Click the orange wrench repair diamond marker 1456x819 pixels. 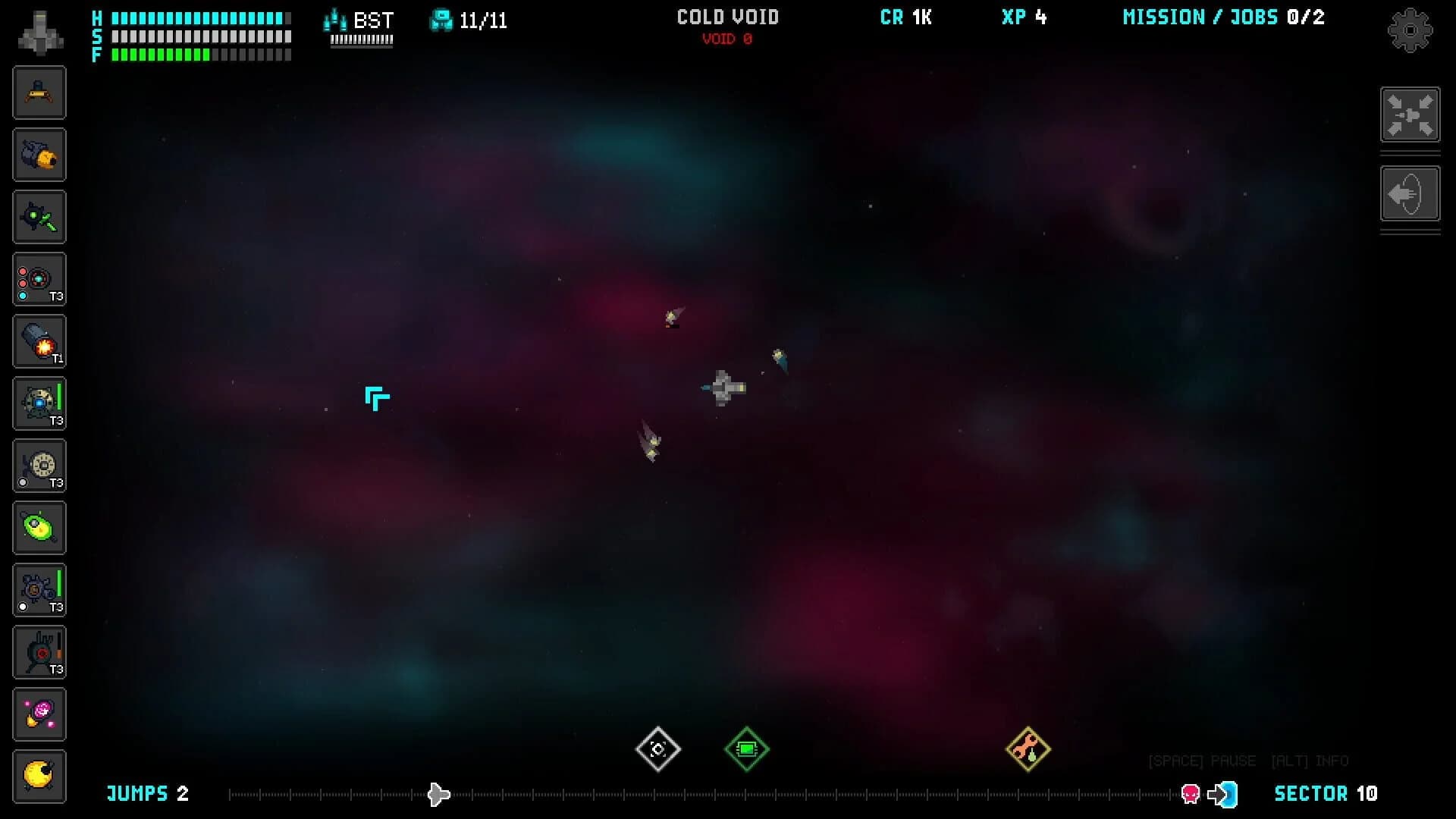tap(1029, 749)
